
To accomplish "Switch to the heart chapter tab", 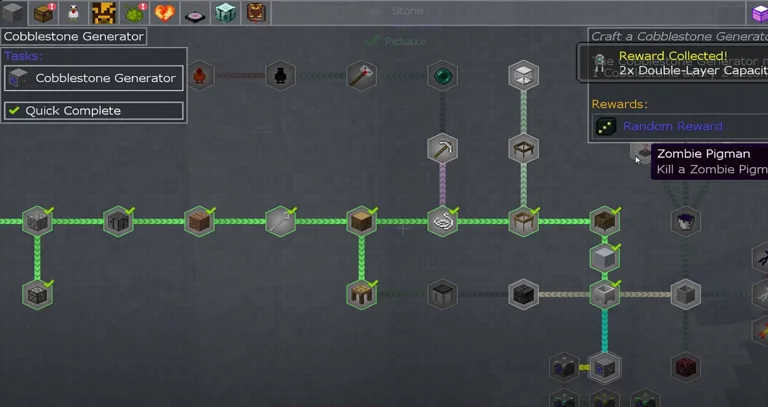I will (x=165, y=13).
